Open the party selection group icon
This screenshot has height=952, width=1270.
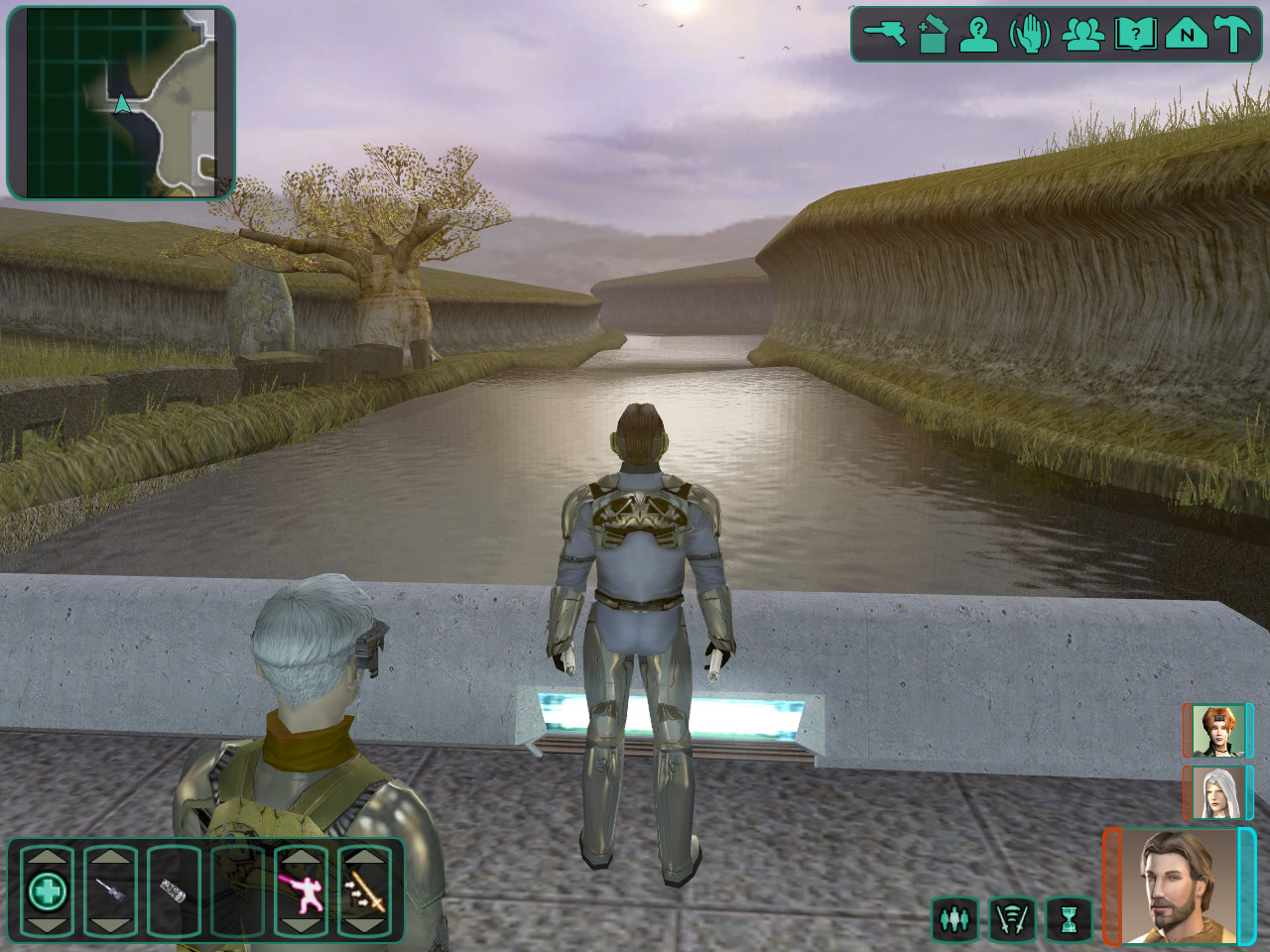(x=1082, y=35)
